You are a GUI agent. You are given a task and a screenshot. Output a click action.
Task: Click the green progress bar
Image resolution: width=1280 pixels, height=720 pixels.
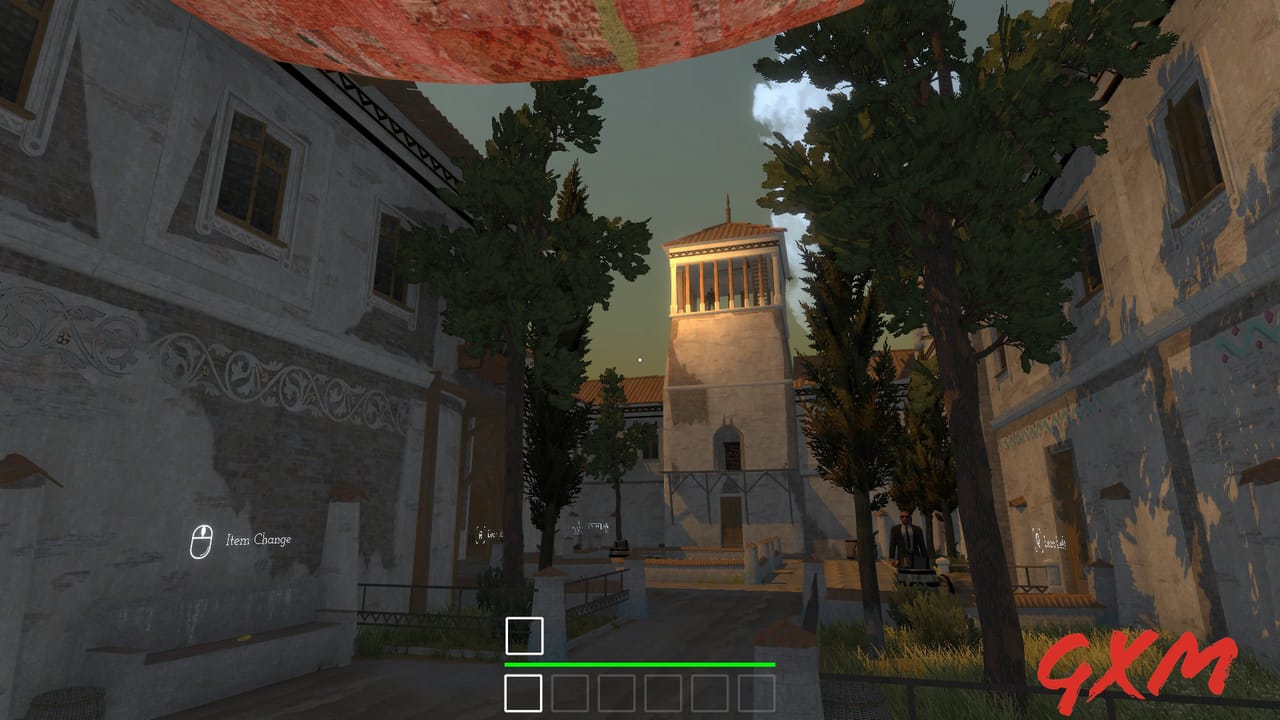point(639,663)
